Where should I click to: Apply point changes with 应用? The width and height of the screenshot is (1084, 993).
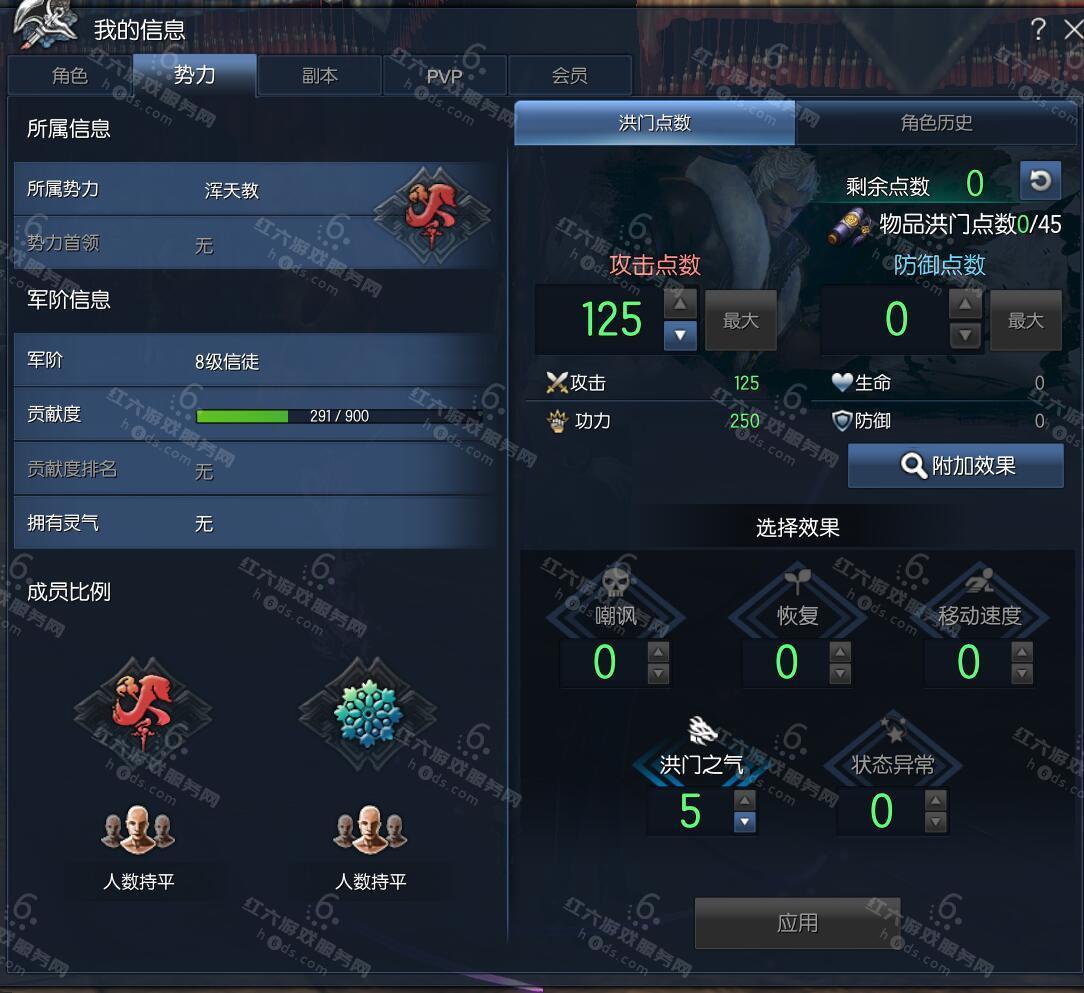pyautogui.click(x=797, y=923)
